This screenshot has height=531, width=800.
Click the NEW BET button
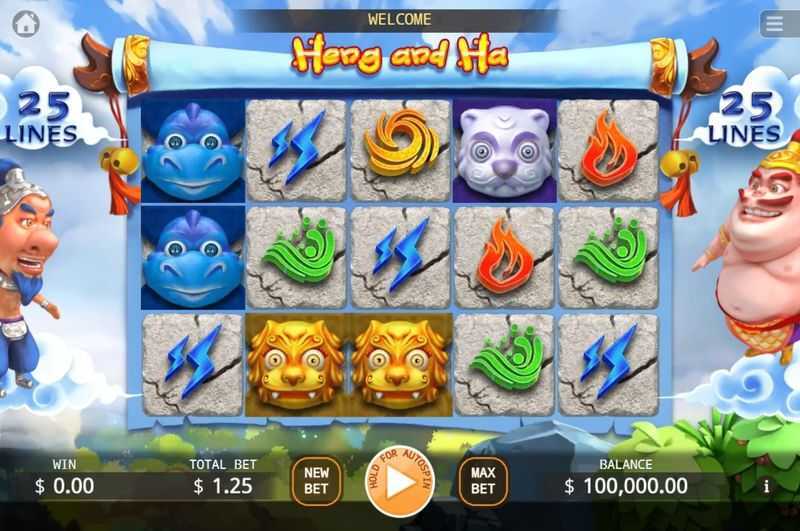(316, 481)
